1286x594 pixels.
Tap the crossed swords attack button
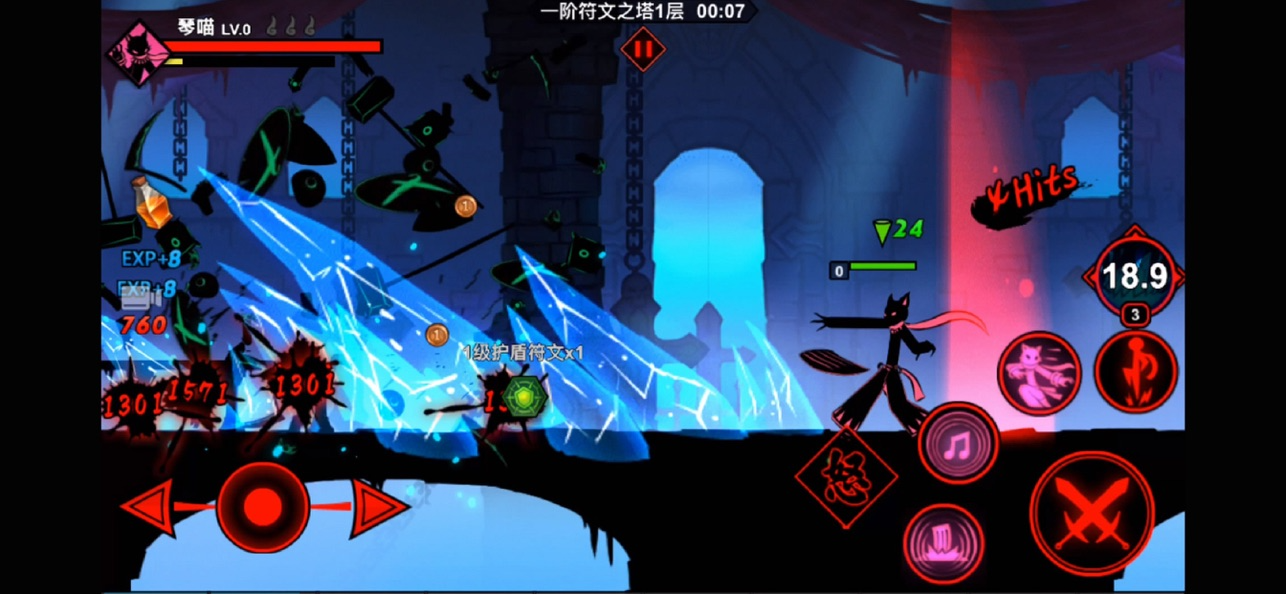[1091, 514]
